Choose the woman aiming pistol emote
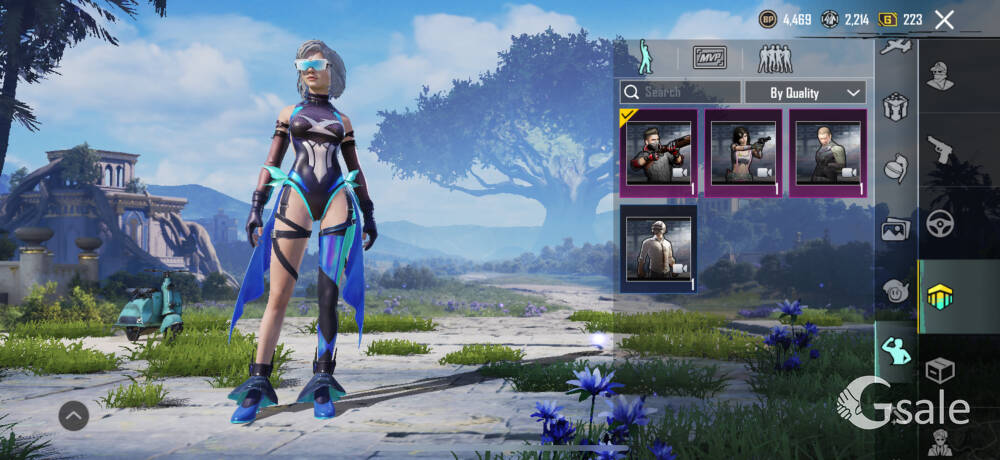Screen dimensions: 1000x460 pyautogui.click(x=744, y=153)
